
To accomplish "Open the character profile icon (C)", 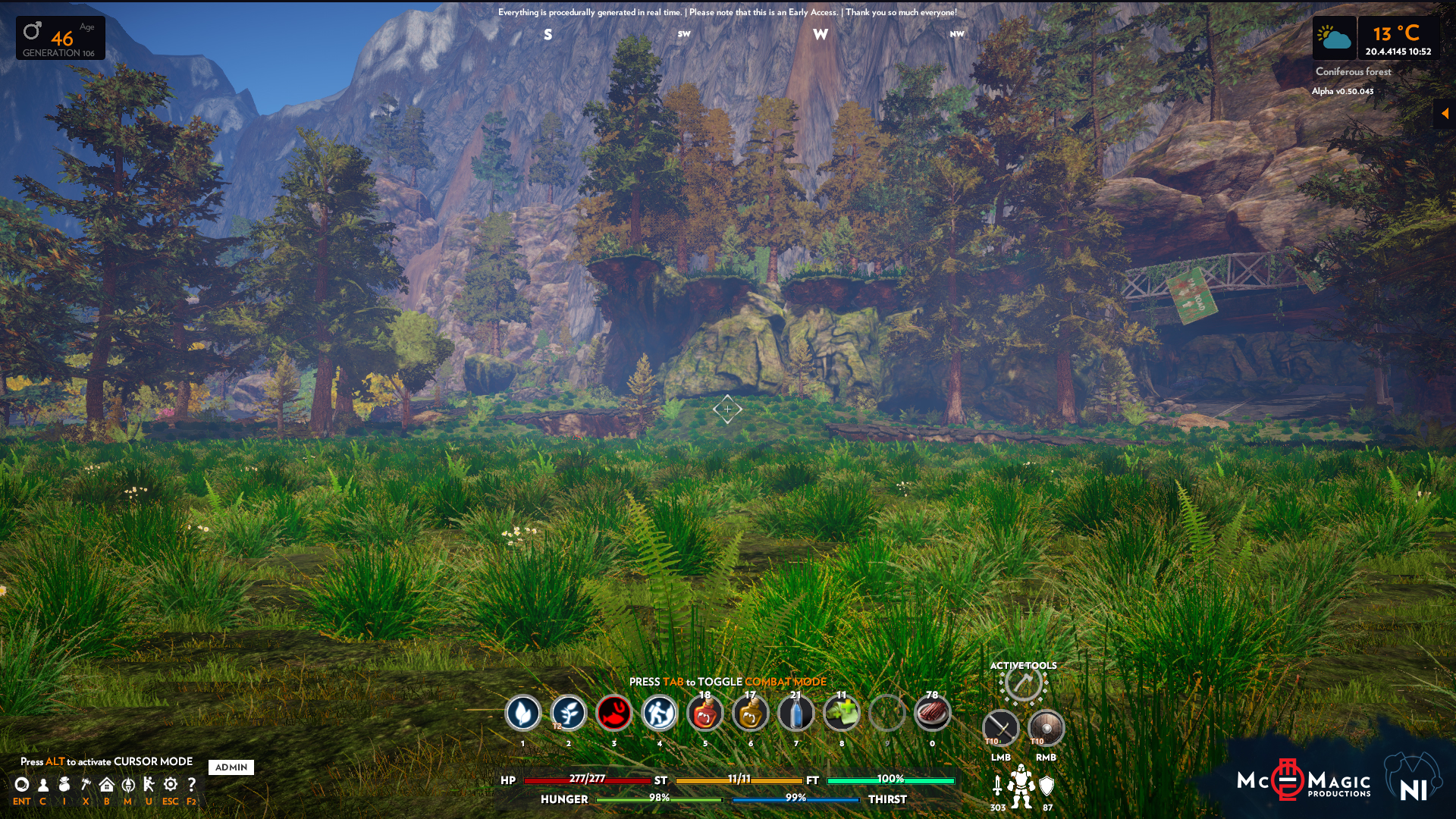I will coord(42,785).
